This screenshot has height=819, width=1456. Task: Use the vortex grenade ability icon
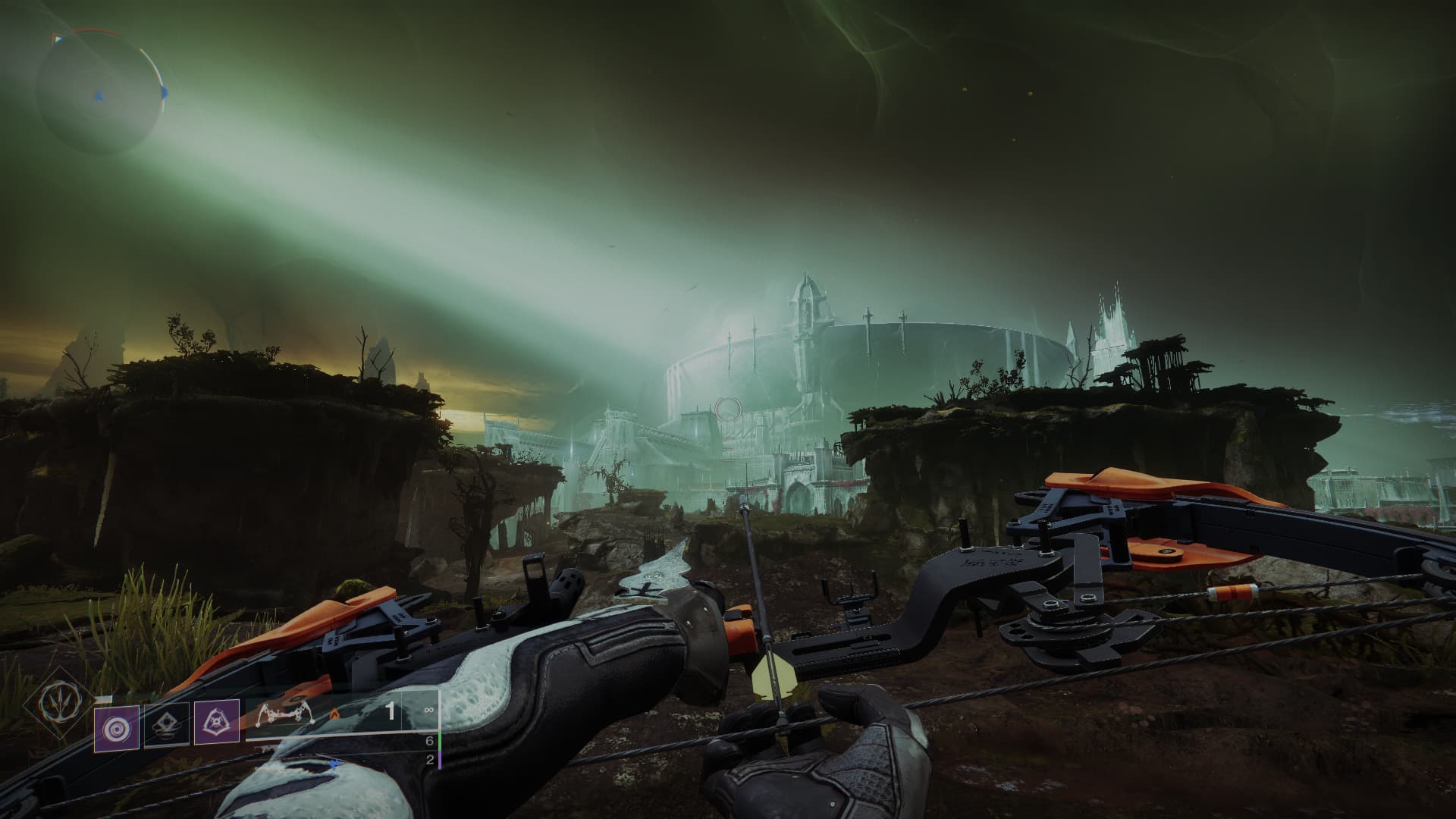(116, 727)
